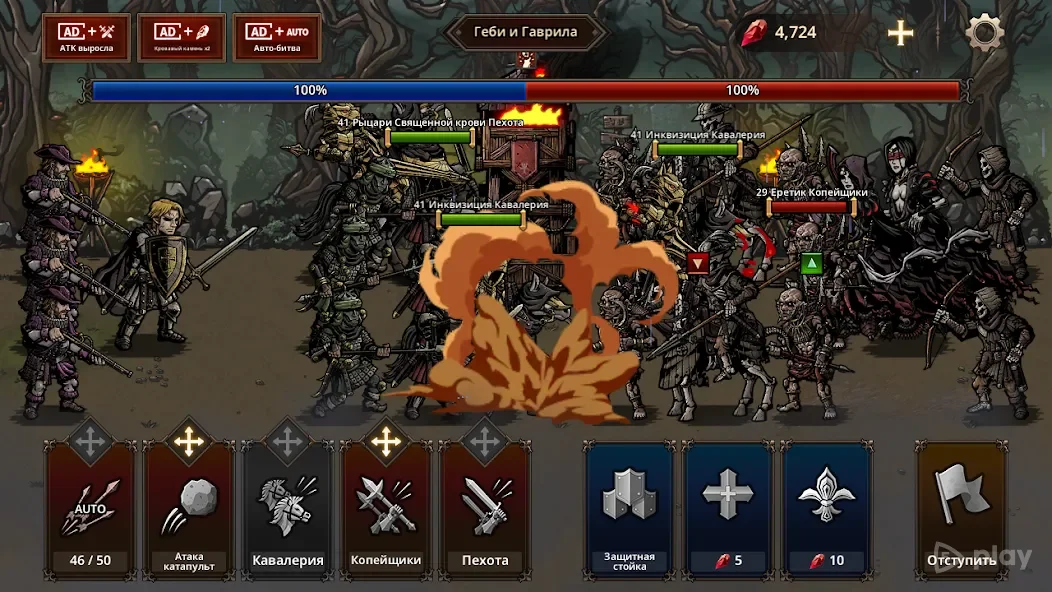Enable auto-battle via the ad button
Viewport: 1052px width, 592px height.
click(x=277, y=38)
